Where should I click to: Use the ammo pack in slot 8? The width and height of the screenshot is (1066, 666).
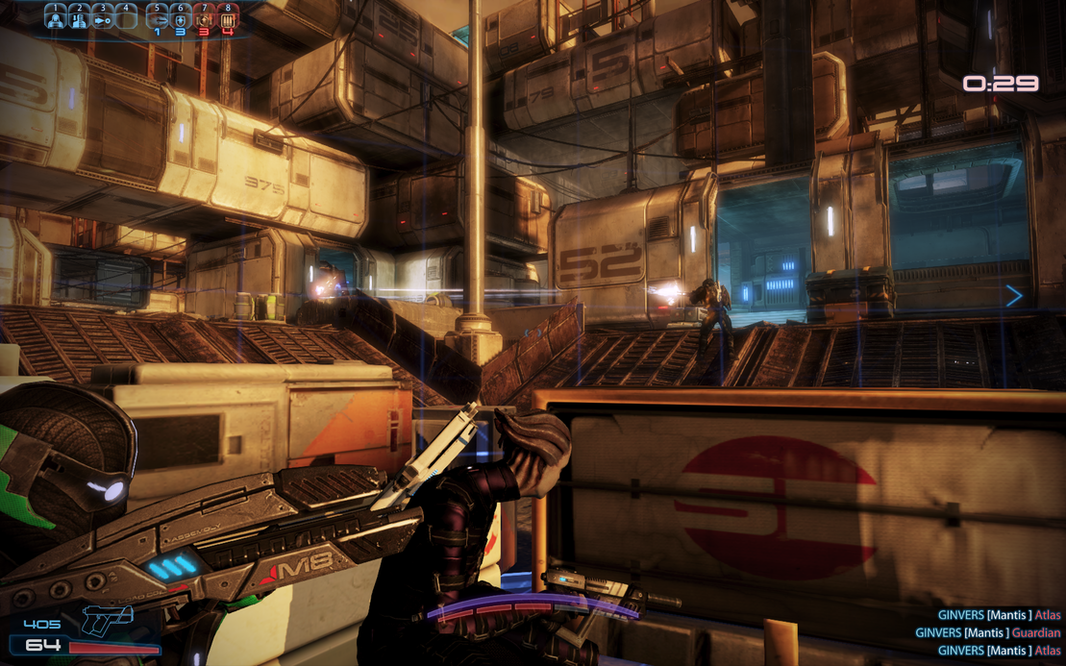tap(228, 18)
